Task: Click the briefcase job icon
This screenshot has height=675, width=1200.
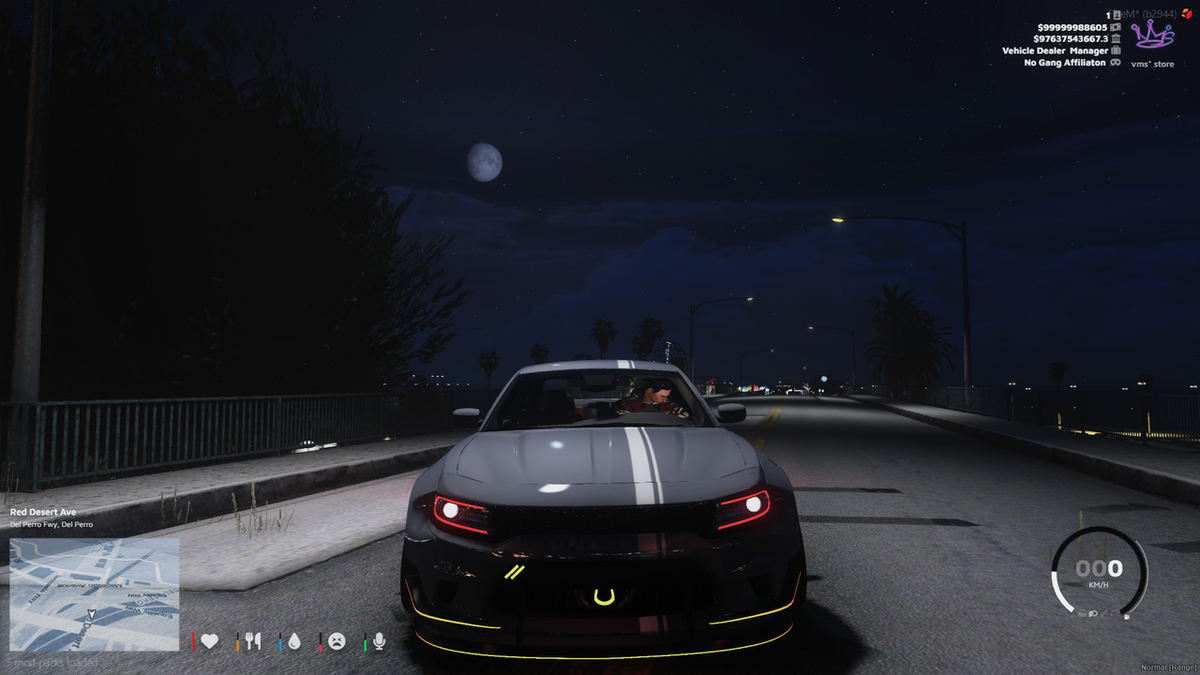Action: [1115, 50]
